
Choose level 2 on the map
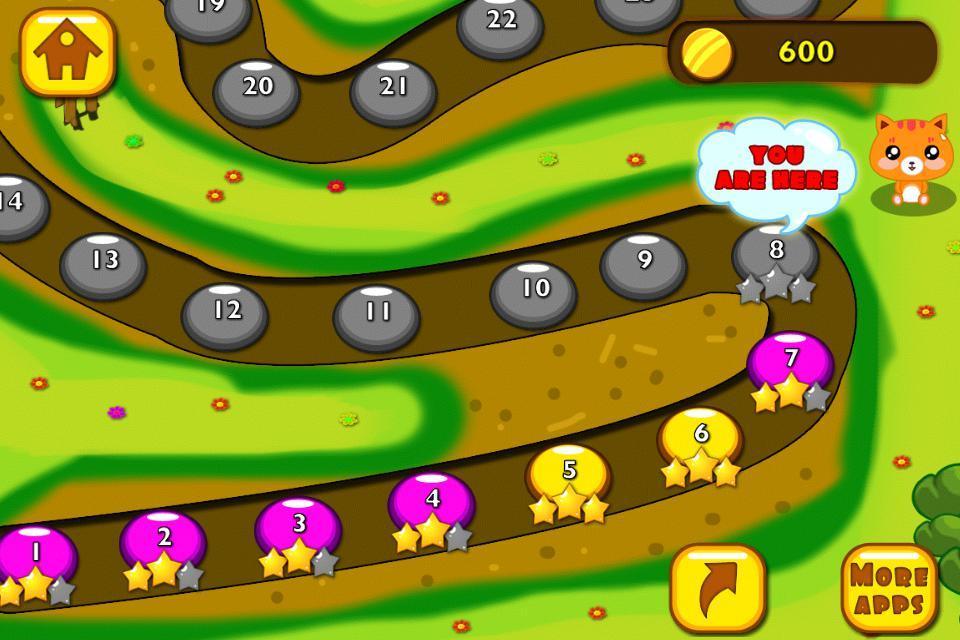pyautogui.click(x=163, y=542)
